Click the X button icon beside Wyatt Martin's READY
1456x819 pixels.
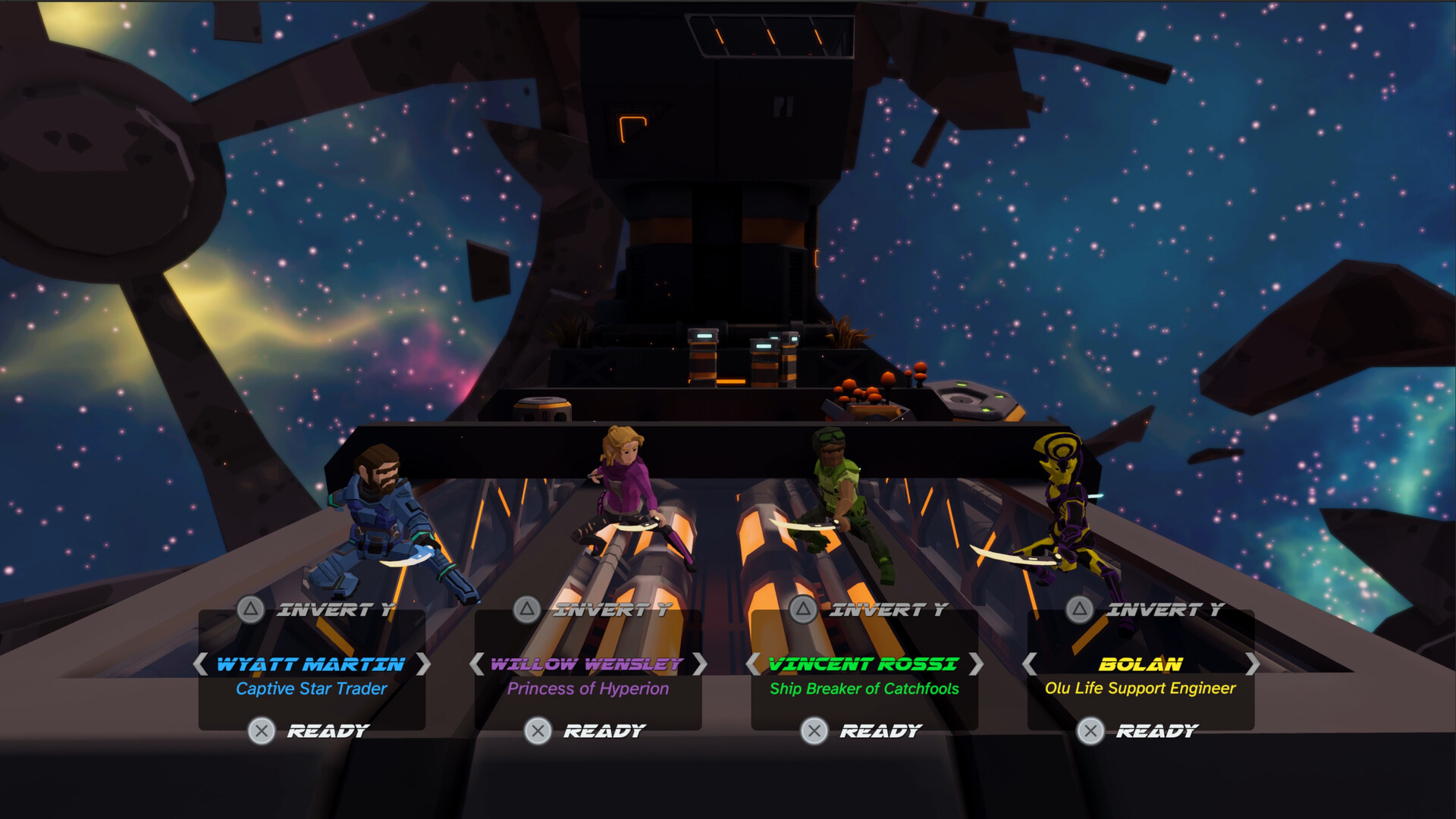(x=262, y=730)
